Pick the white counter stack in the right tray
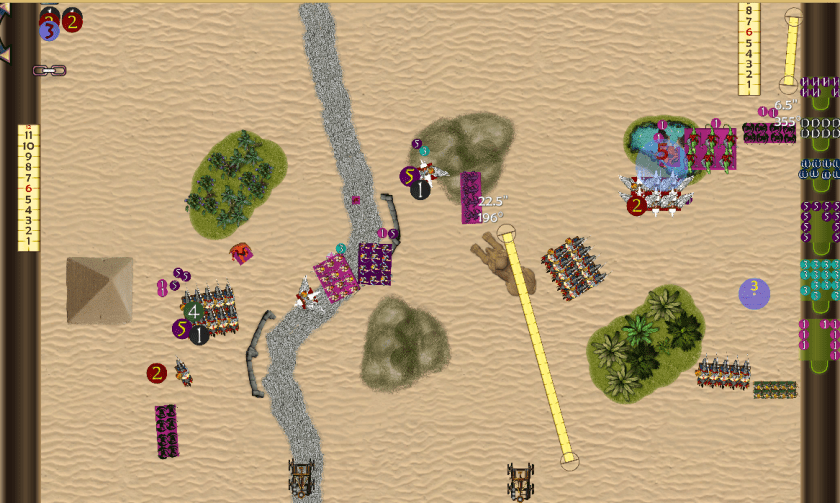This screenshot has width=840, height=503. (x=820, y=128)
